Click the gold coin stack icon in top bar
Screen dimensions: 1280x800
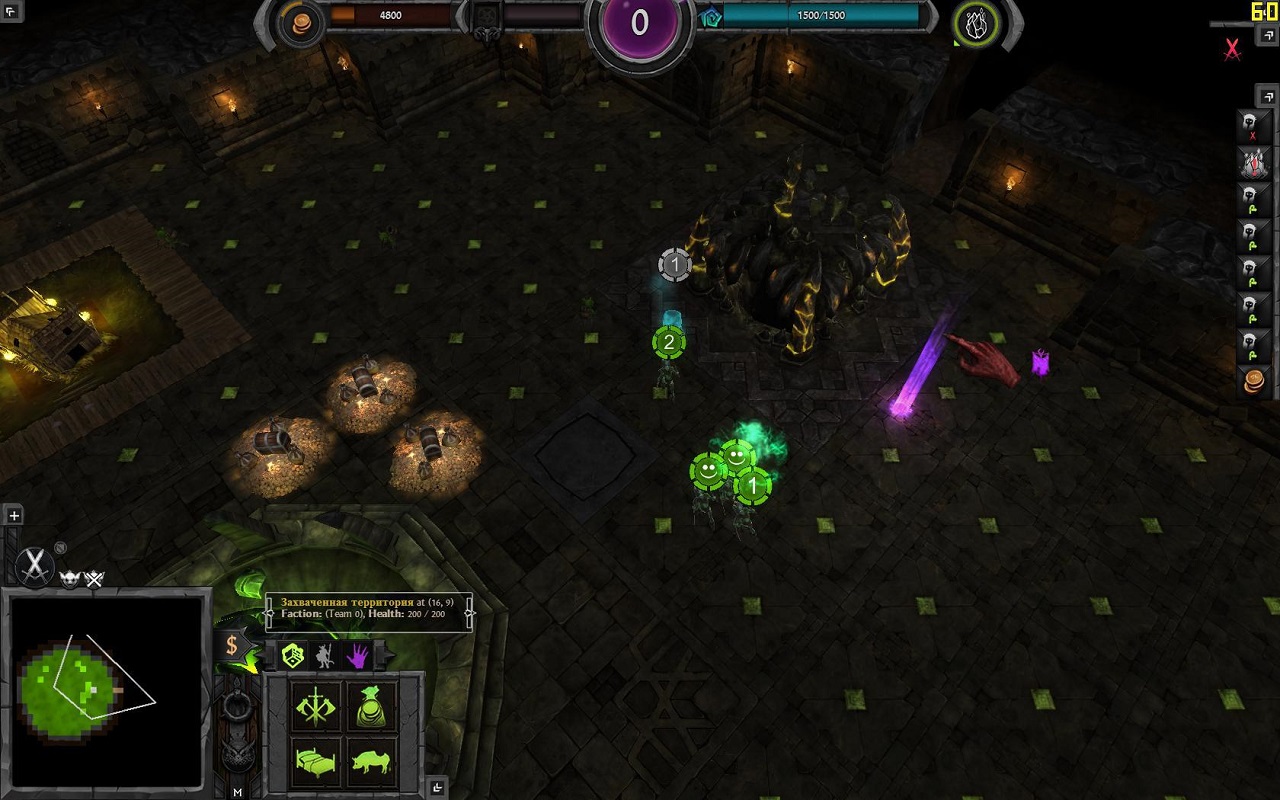click(x=300, y=23)
